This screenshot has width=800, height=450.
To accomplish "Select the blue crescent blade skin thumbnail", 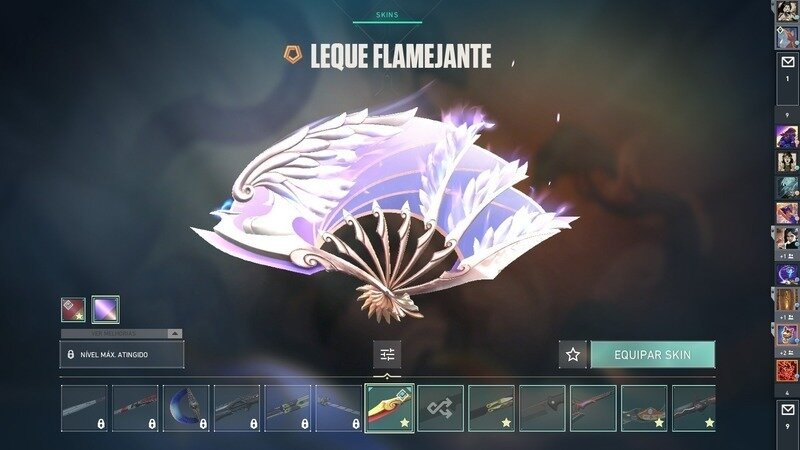I will click(x=185, y=408).
